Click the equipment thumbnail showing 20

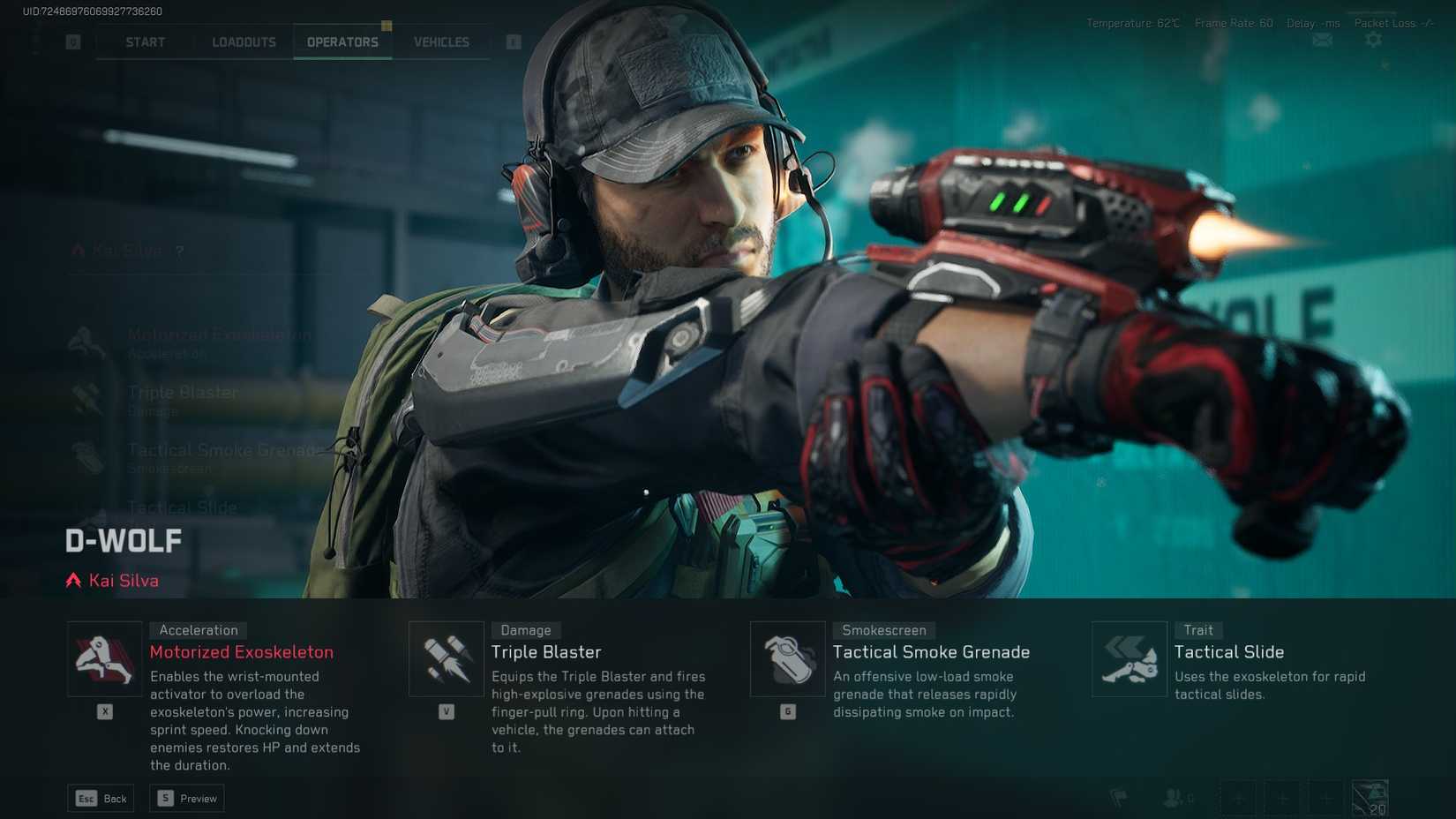(x=1370, y=796)
